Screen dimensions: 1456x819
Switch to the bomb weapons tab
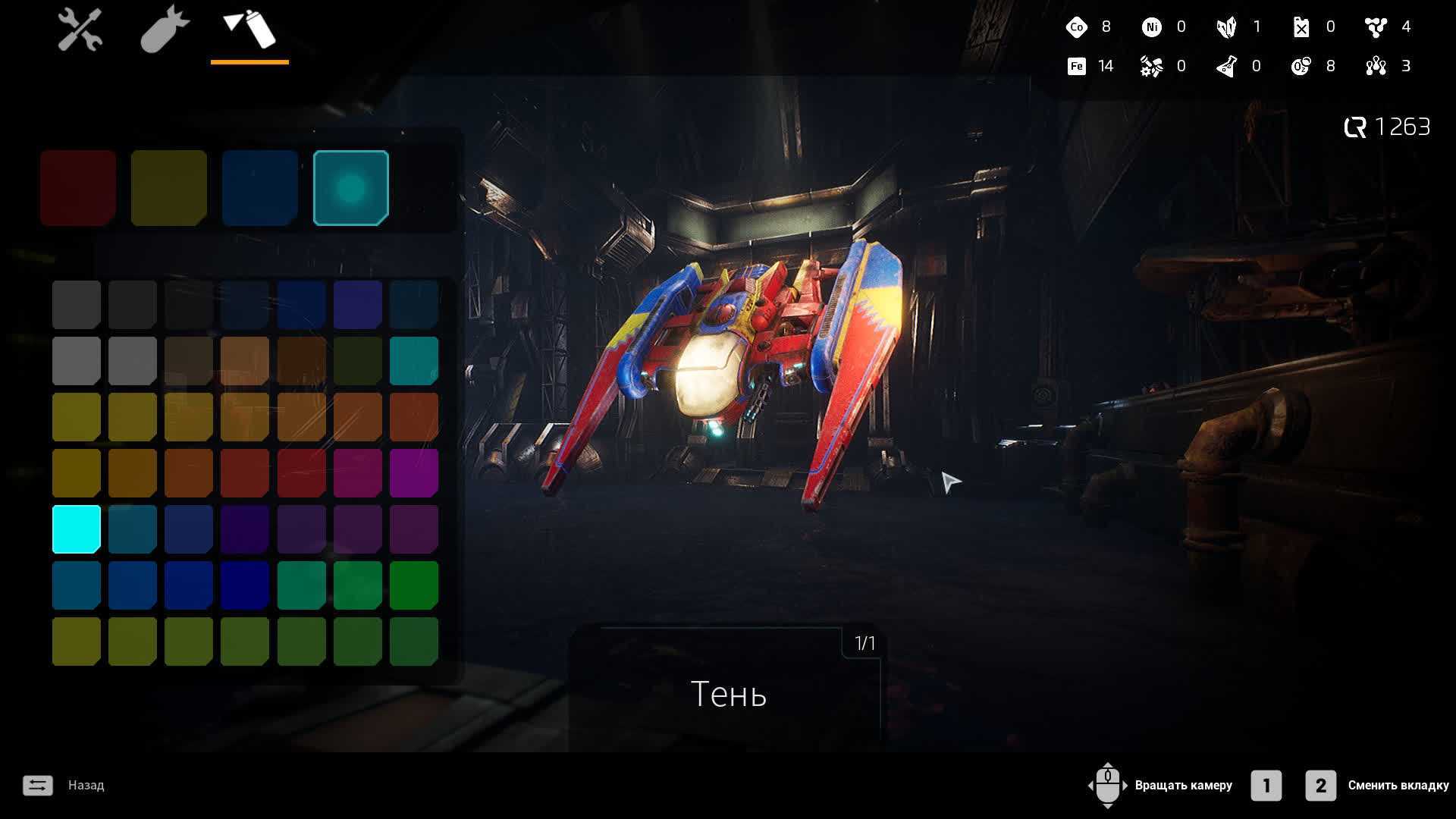point(164,30)
